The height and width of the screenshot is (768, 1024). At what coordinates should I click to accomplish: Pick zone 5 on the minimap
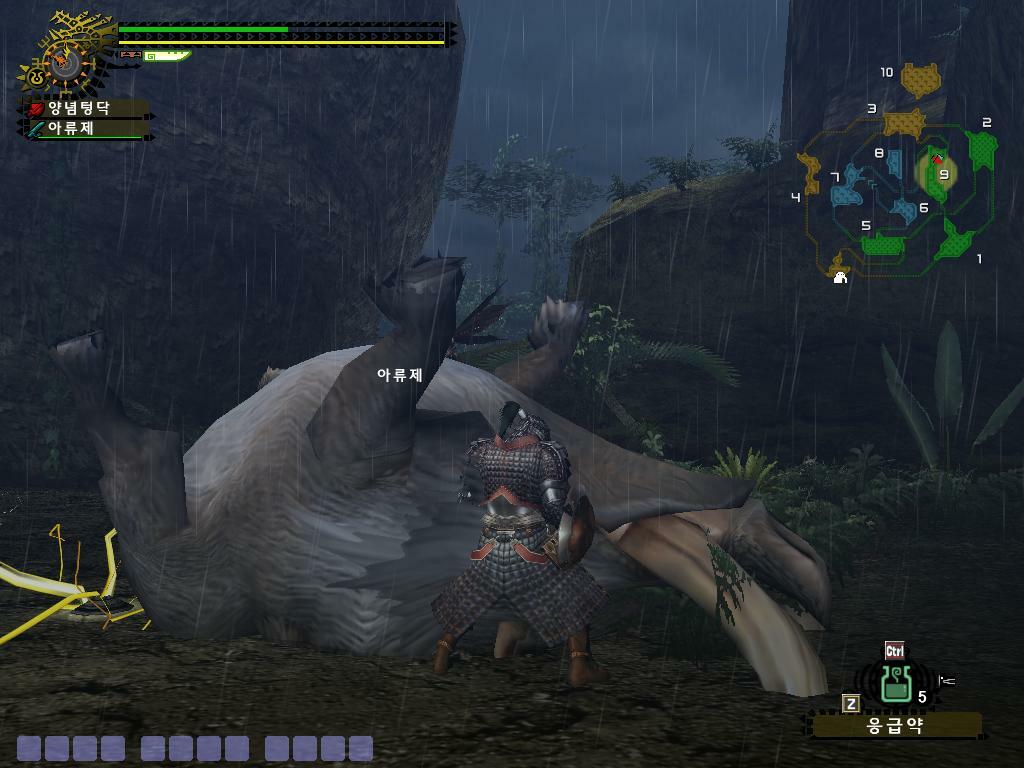[883, 243]
